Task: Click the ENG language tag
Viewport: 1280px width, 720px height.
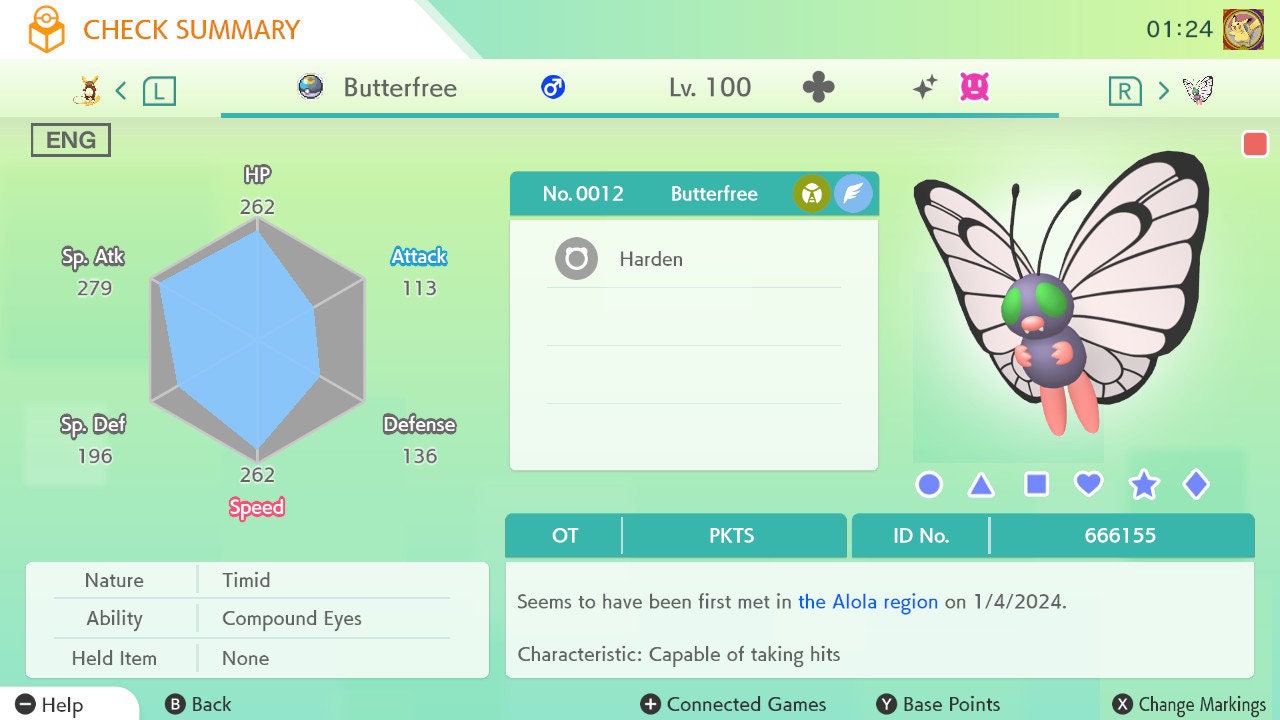Action: pos(71,140)
